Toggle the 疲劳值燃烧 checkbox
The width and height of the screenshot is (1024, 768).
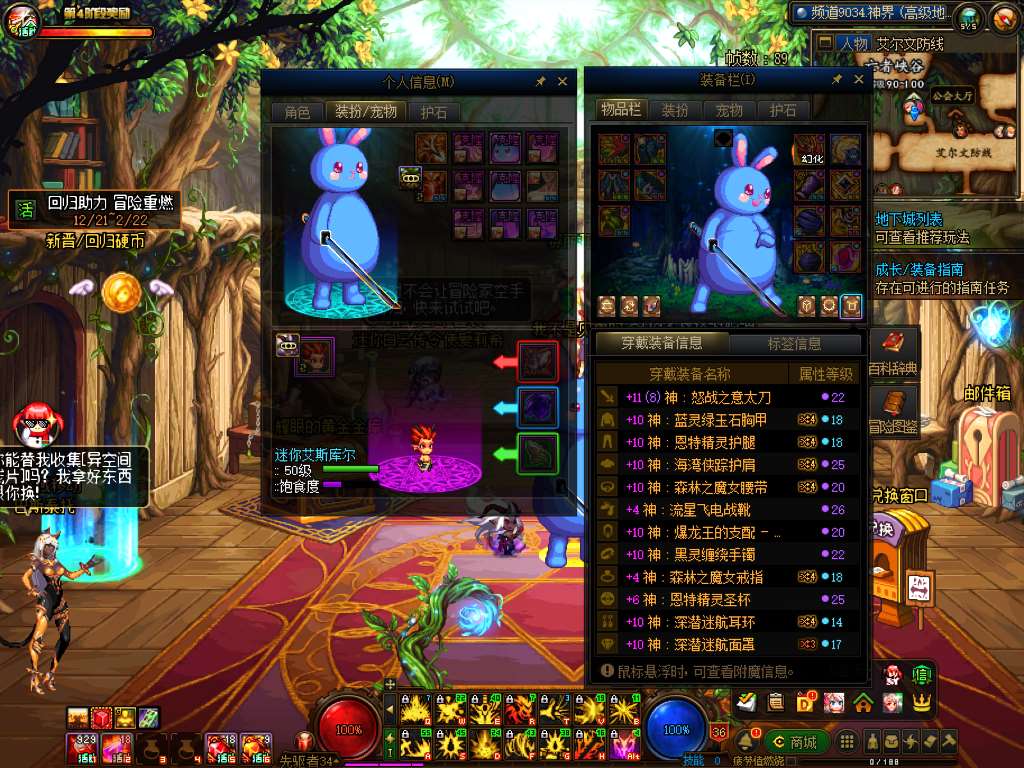[792, 761]
